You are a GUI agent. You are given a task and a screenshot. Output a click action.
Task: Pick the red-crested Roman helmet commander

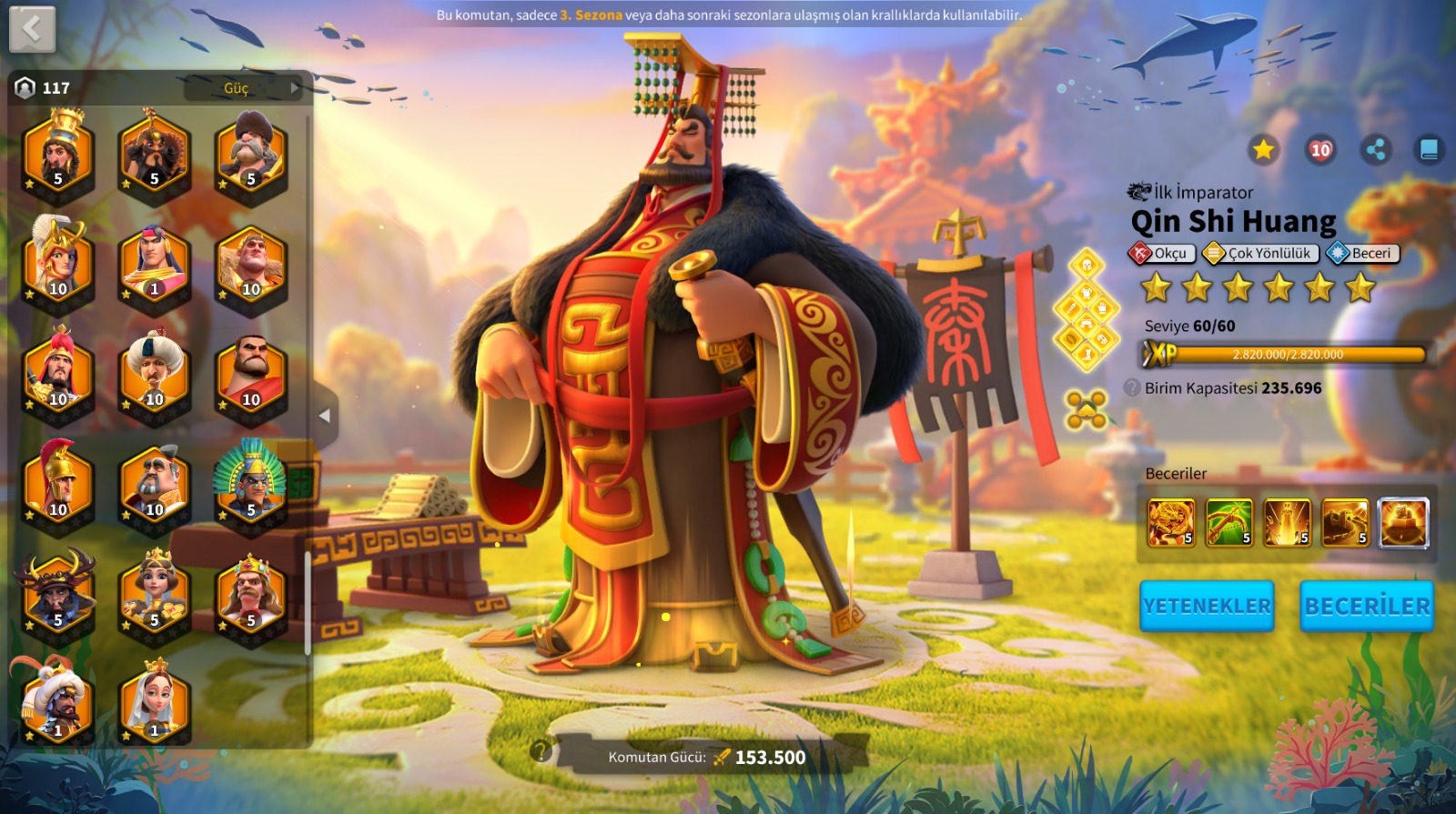coord(58,483)
